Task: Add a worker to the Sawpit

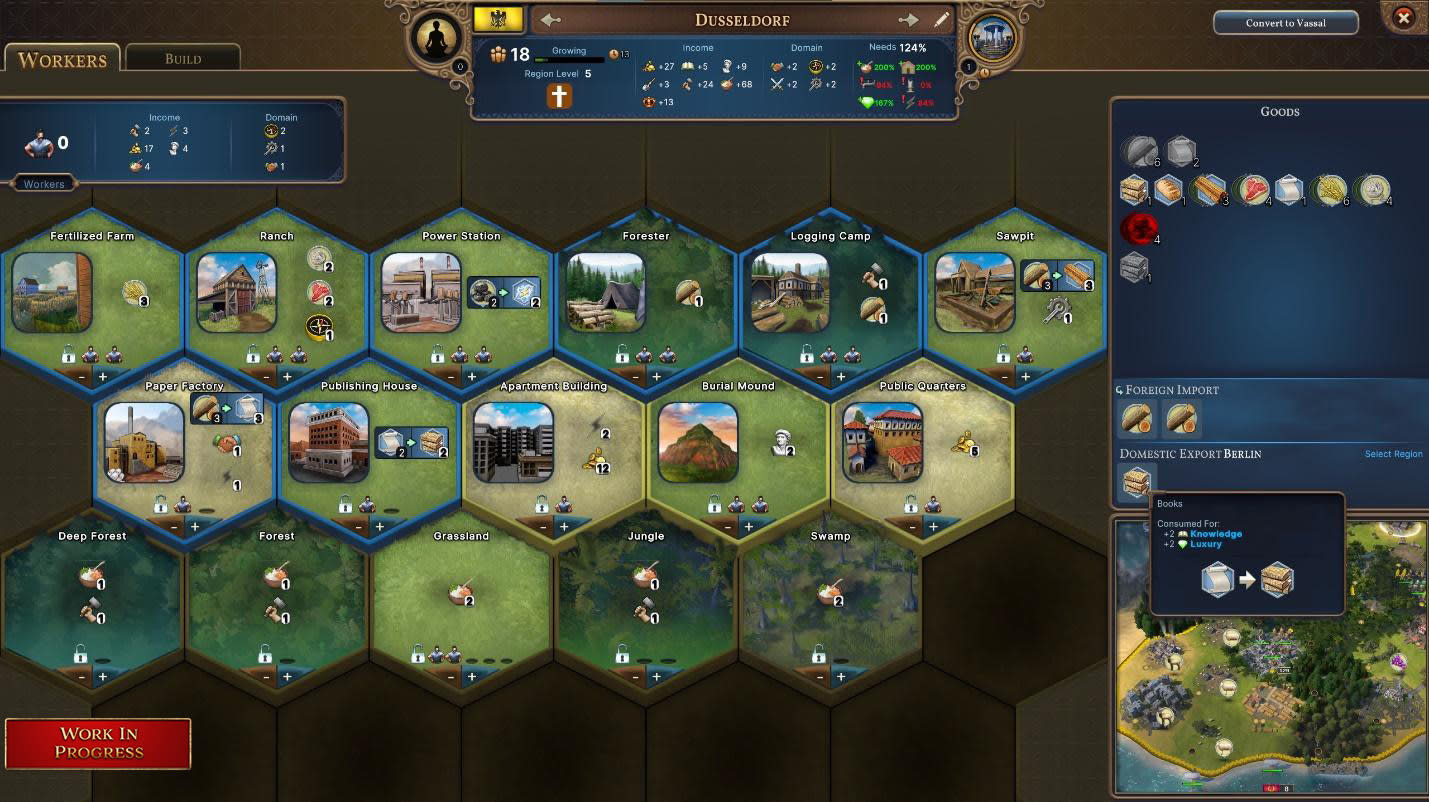Action: point(1026,377)
